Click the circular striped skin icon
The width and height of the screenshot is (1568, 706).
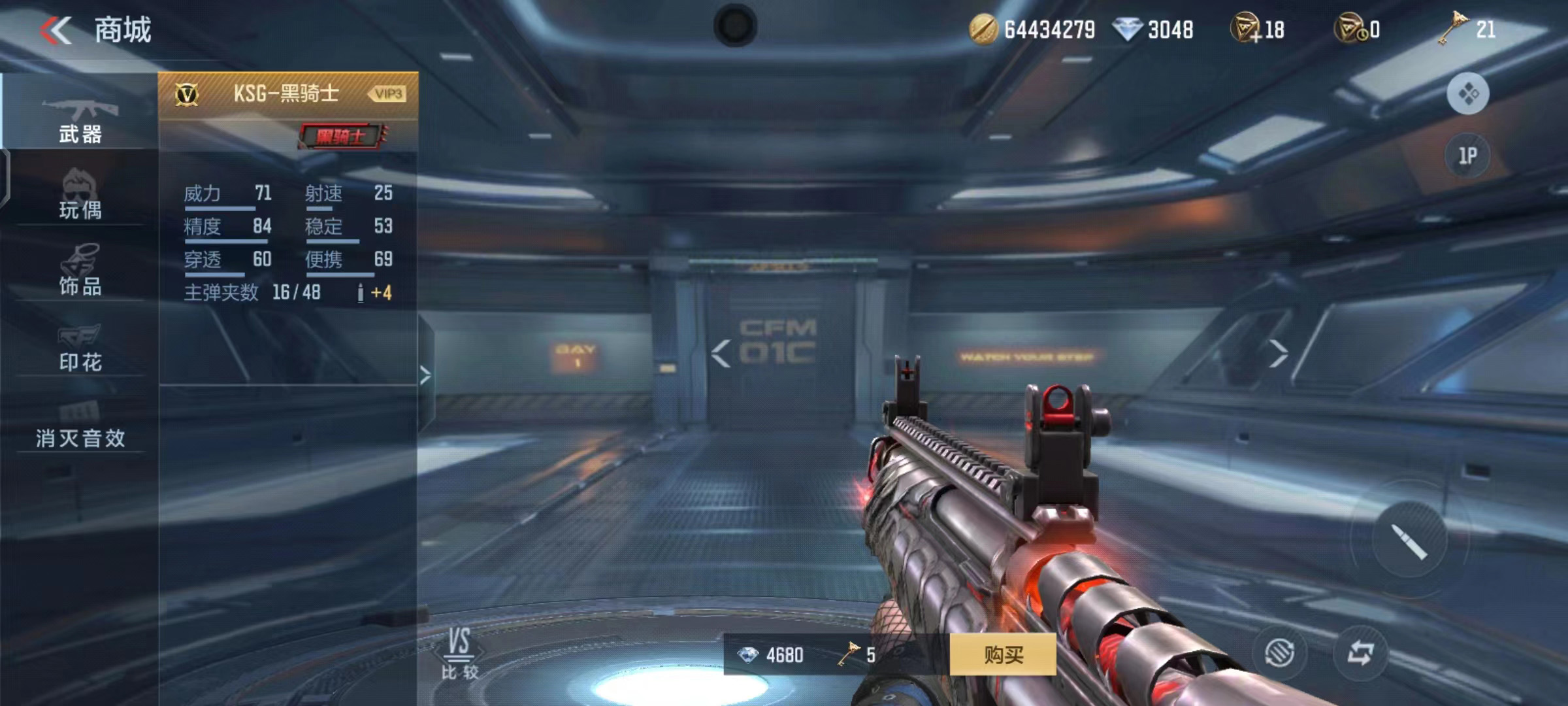[x=1279, y=652]
